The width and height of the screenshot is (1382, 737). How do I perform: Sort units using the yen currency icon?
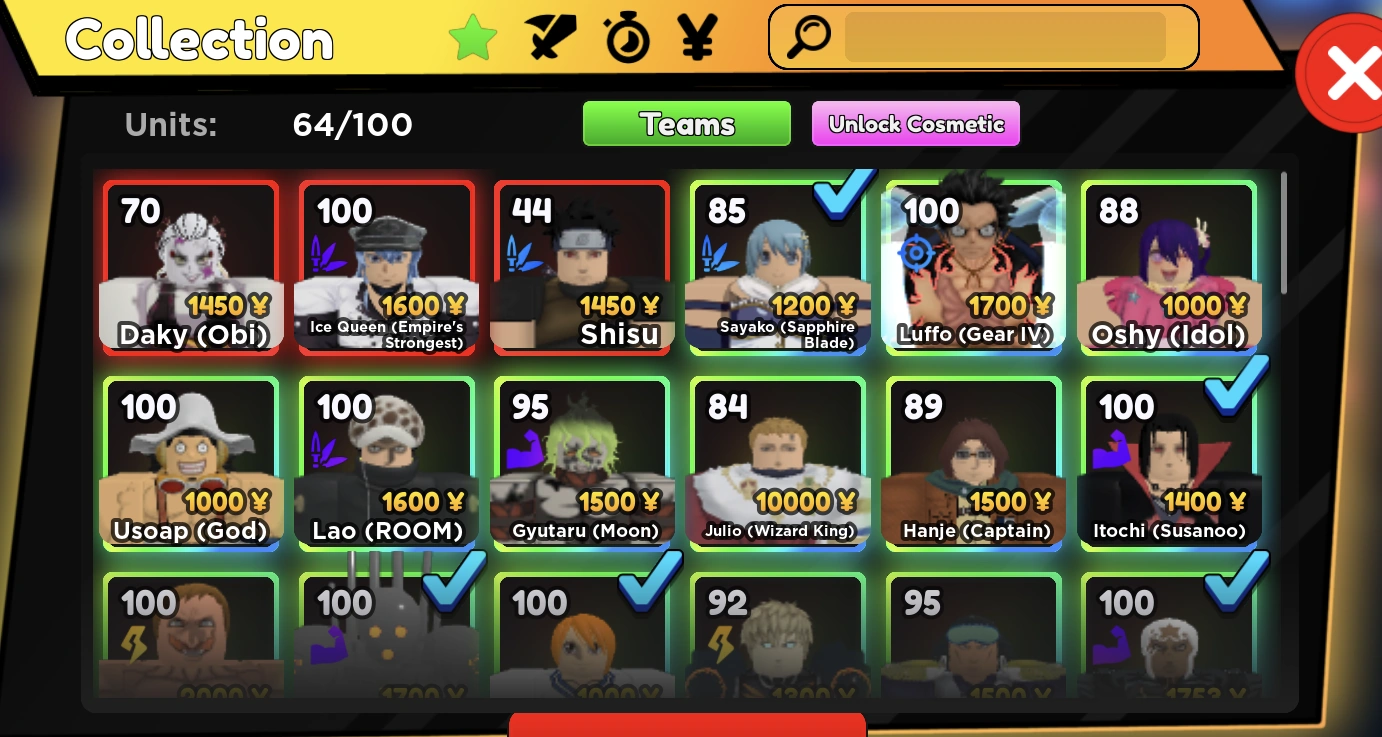(699, 37)
